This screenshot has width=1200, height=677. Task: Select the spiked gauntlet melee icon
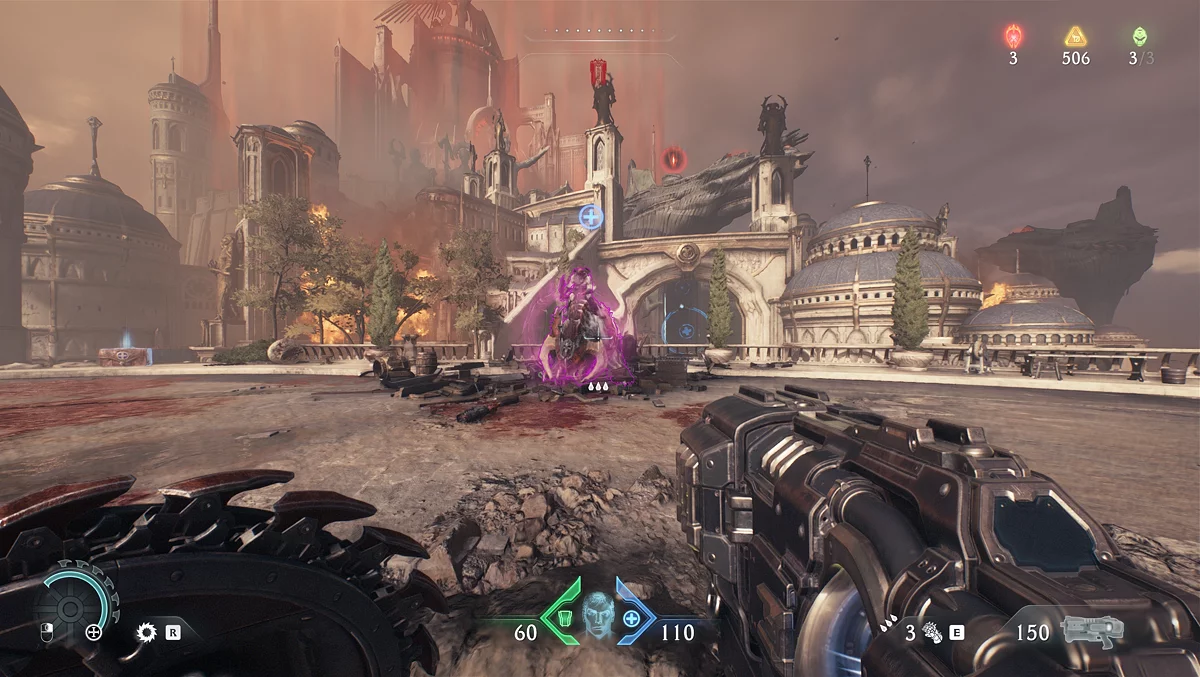click(932, 632)
